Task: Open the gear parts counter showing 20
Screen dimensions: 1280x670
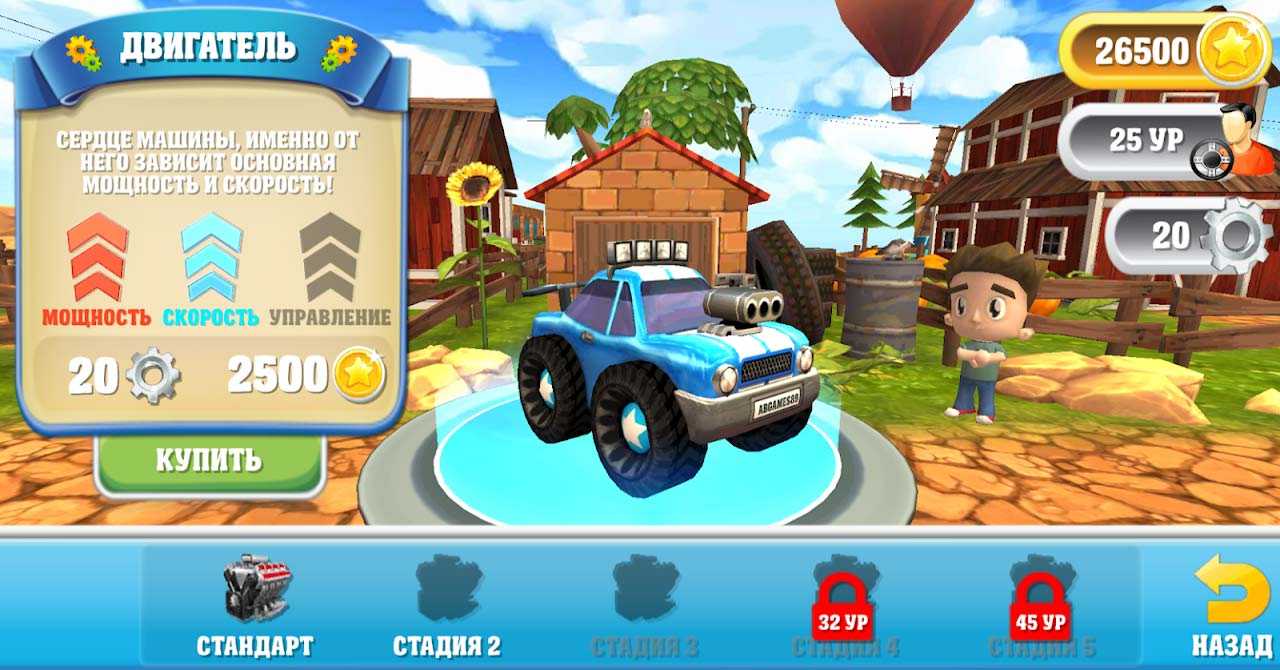Action: pyautogui.click(x=1190, y=236)
